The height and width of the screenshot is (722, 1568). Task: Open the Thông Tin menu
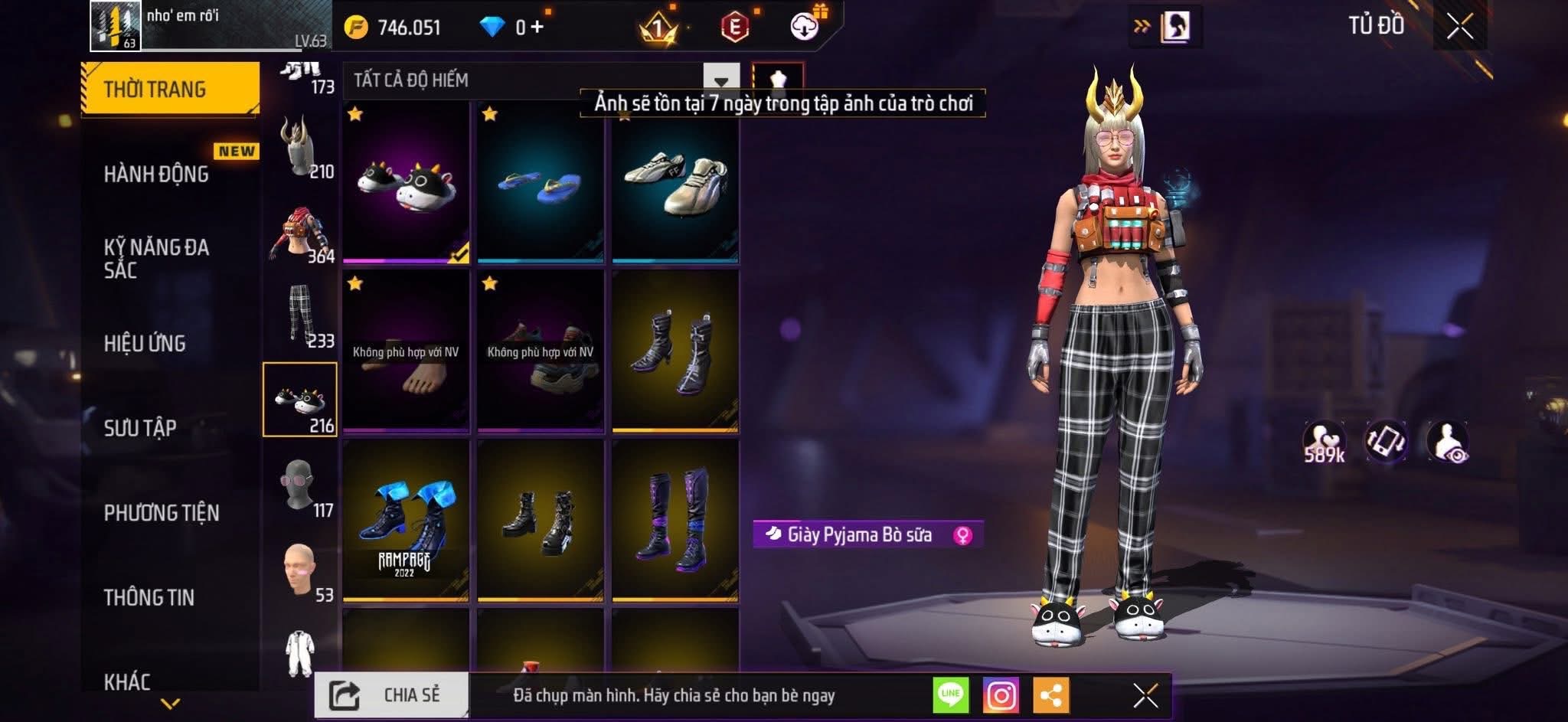coord(149,597)
